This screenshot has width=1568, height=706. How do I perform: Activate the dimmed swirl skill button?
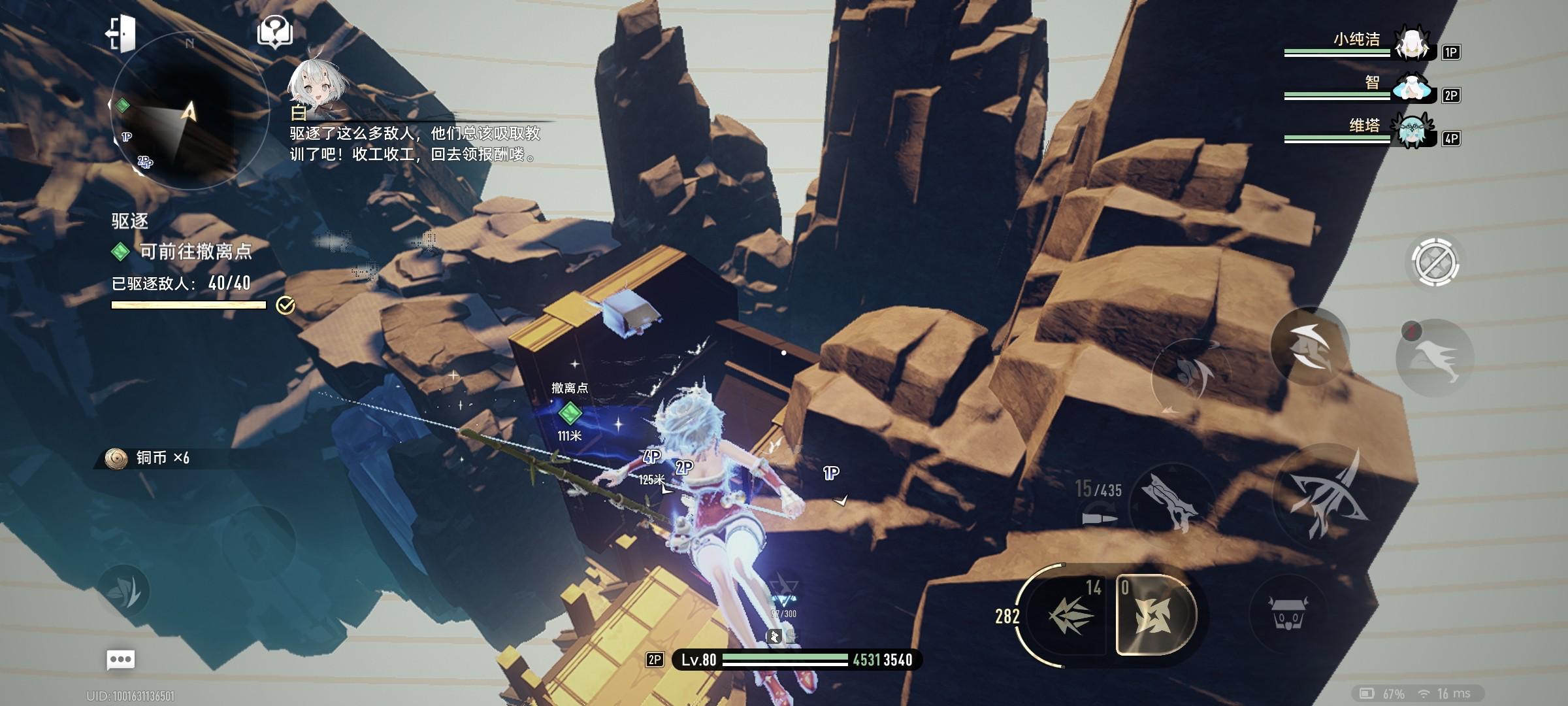(x=1190, y=376)
